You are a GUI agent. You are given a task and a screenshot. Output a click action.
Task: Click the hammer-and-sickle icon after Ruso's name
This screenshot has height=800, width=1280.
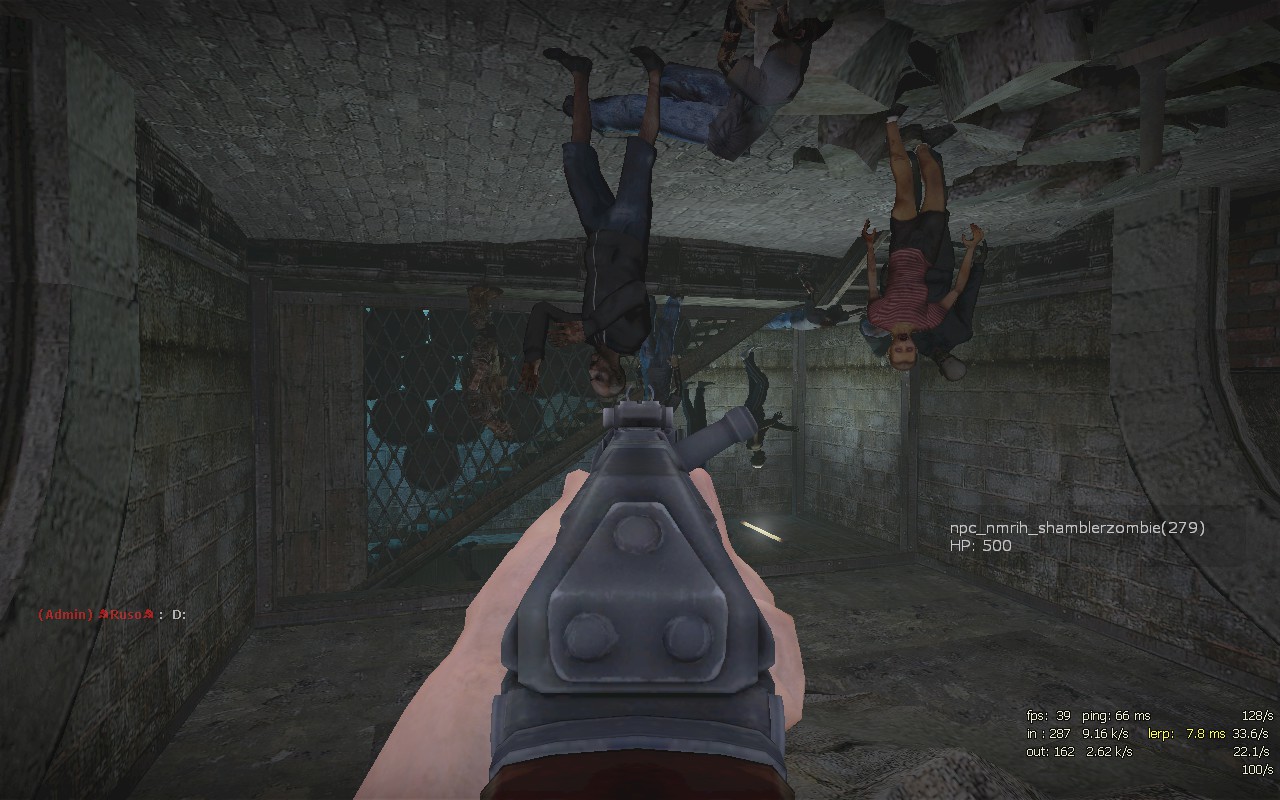[x=149, y=614]
